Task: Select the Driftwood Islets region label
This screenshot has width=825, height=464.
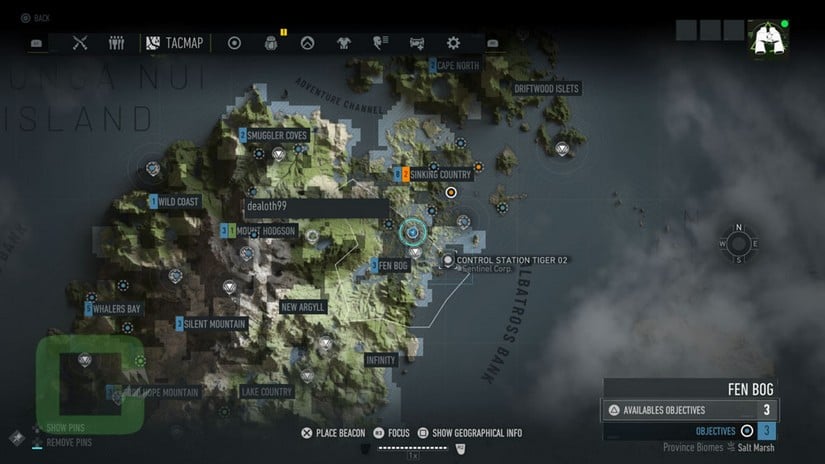Action: tap(546, 89)
